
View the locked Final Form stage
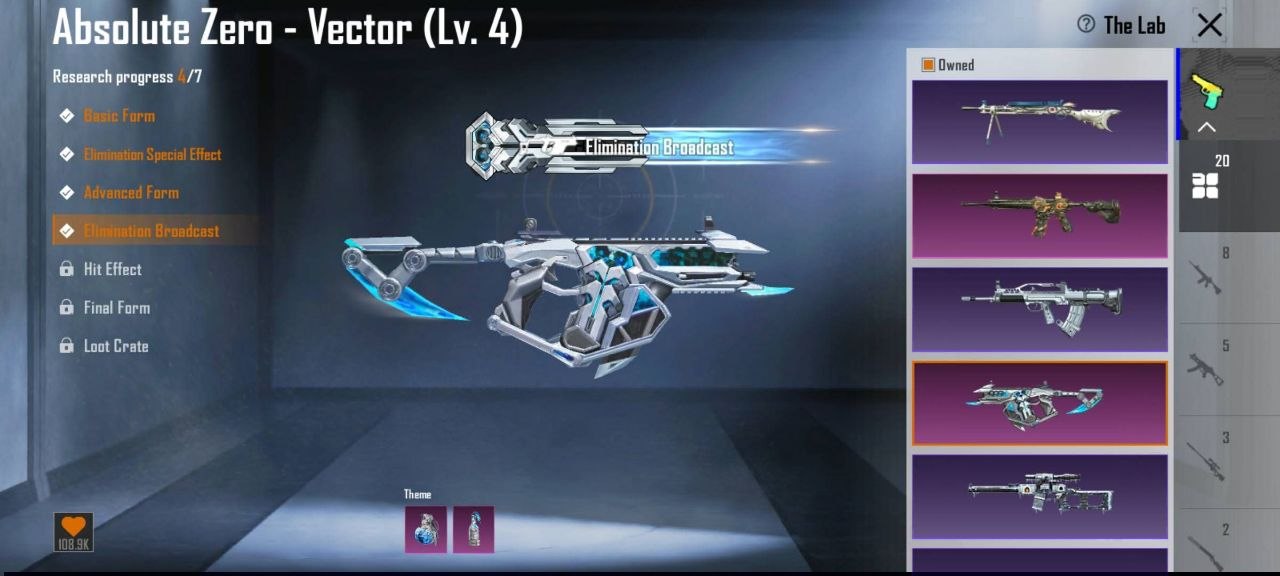[x=116, y=307]
